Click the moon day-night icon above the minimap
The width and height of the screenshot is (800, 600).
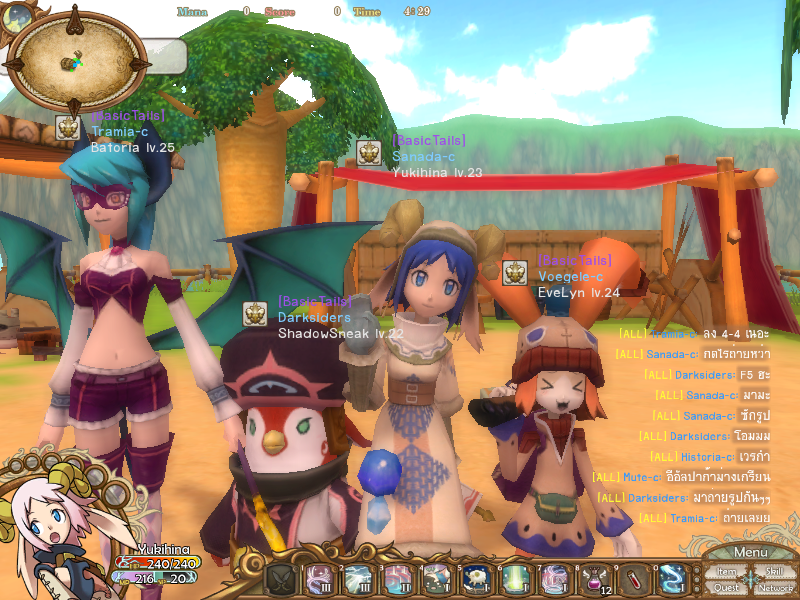coord(17,17)
